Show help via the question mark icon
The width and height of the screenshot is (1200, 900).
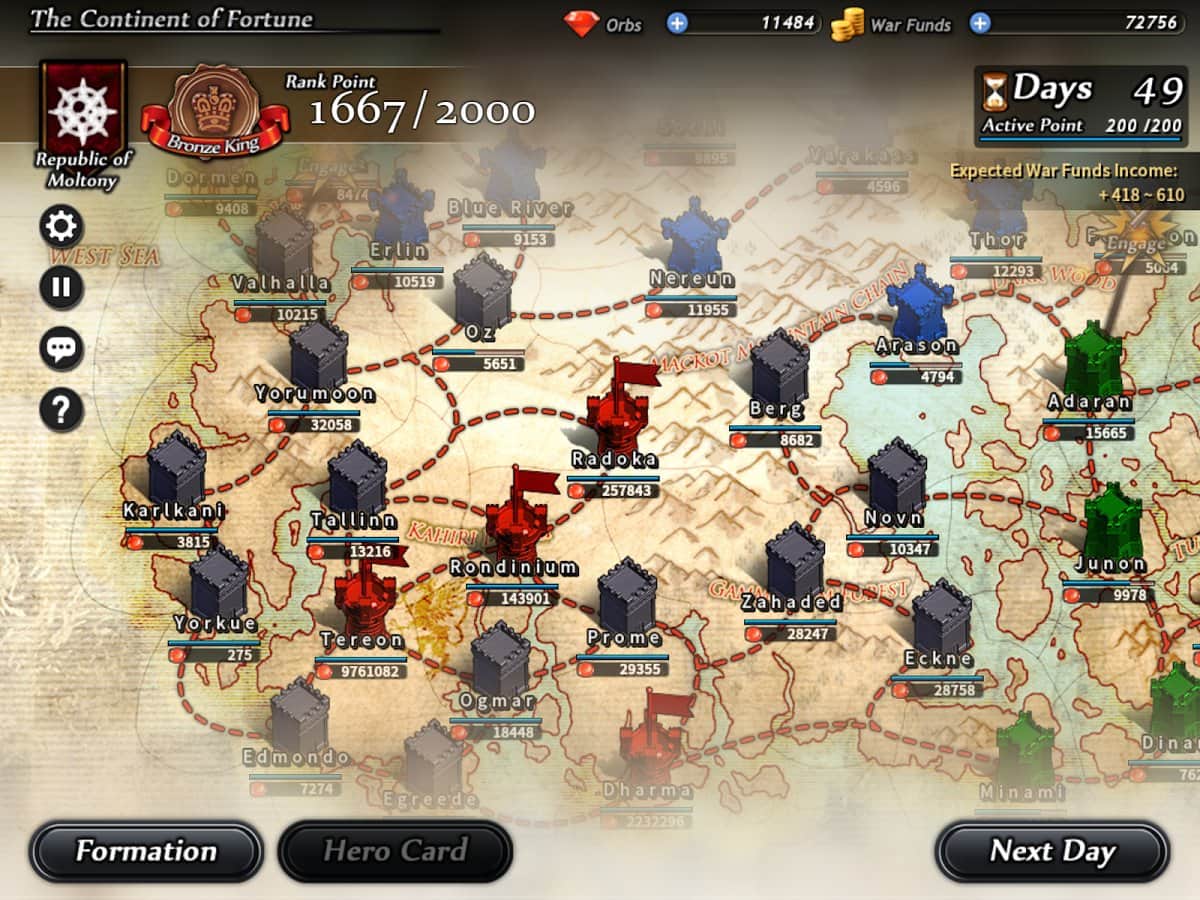click(61, 410)
